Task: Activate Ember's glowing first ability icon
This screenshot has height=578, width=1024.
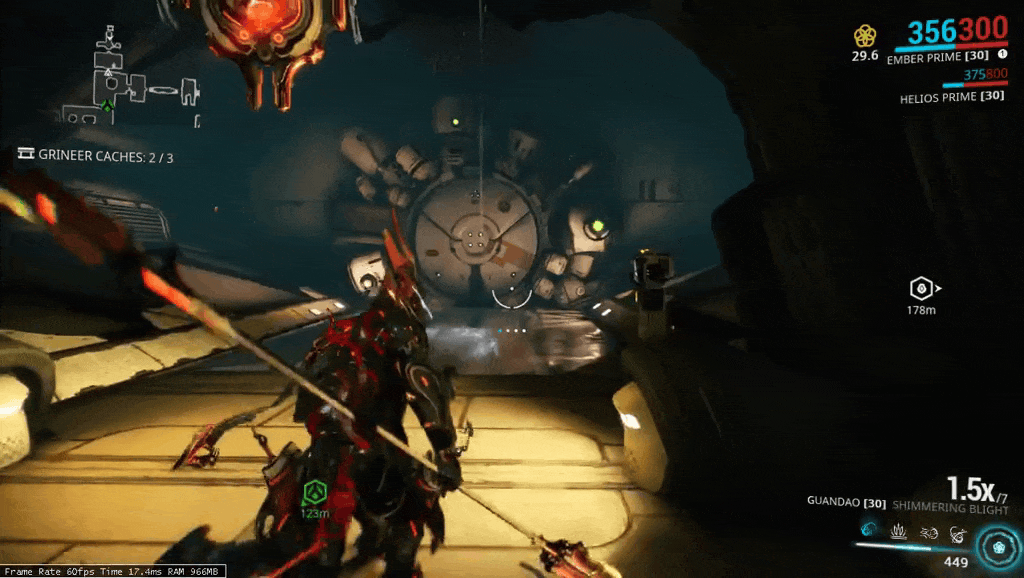Action: pos(866,529)
